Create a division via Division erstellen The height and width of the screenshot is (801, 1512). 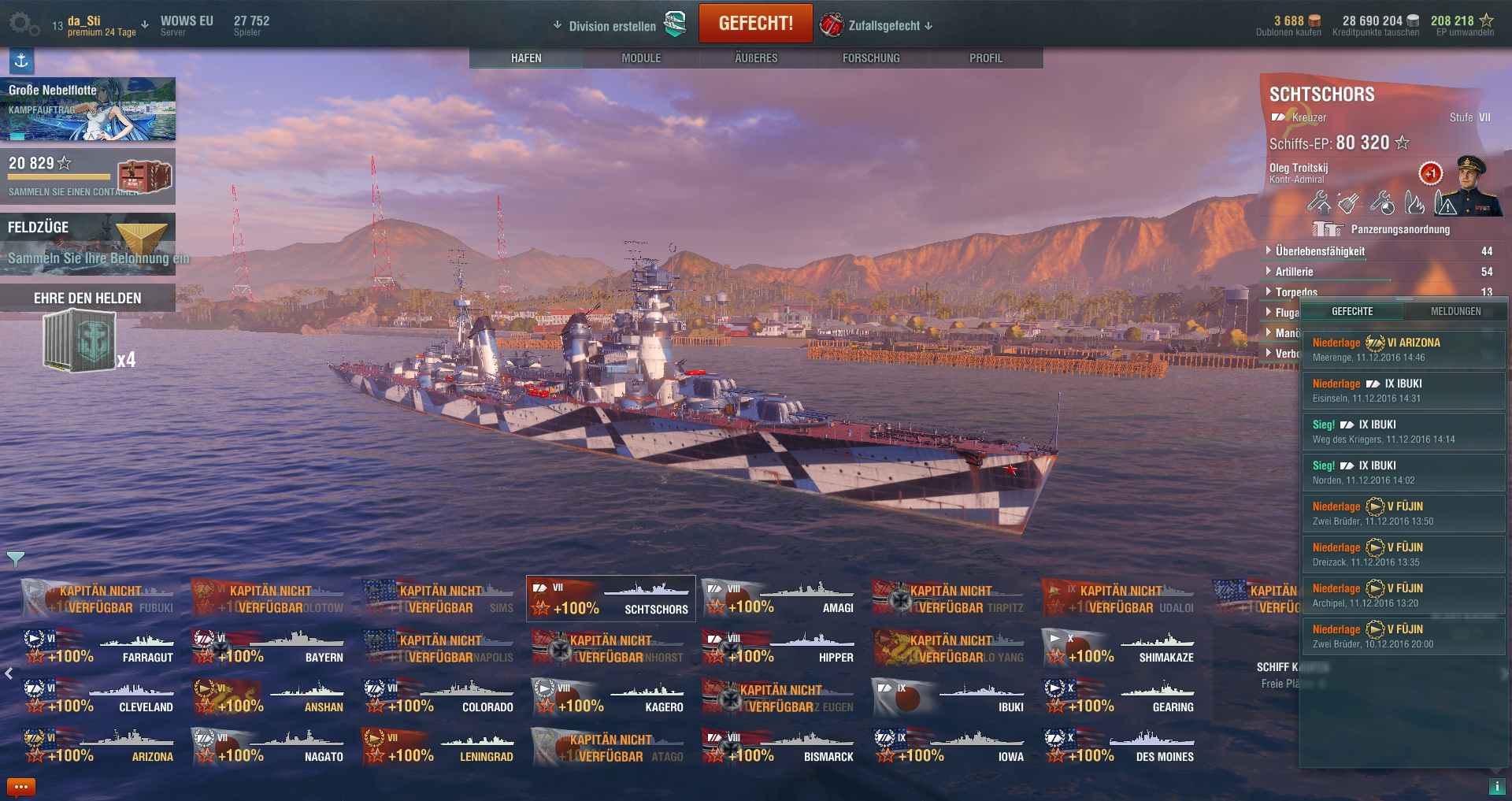point(612,26)
